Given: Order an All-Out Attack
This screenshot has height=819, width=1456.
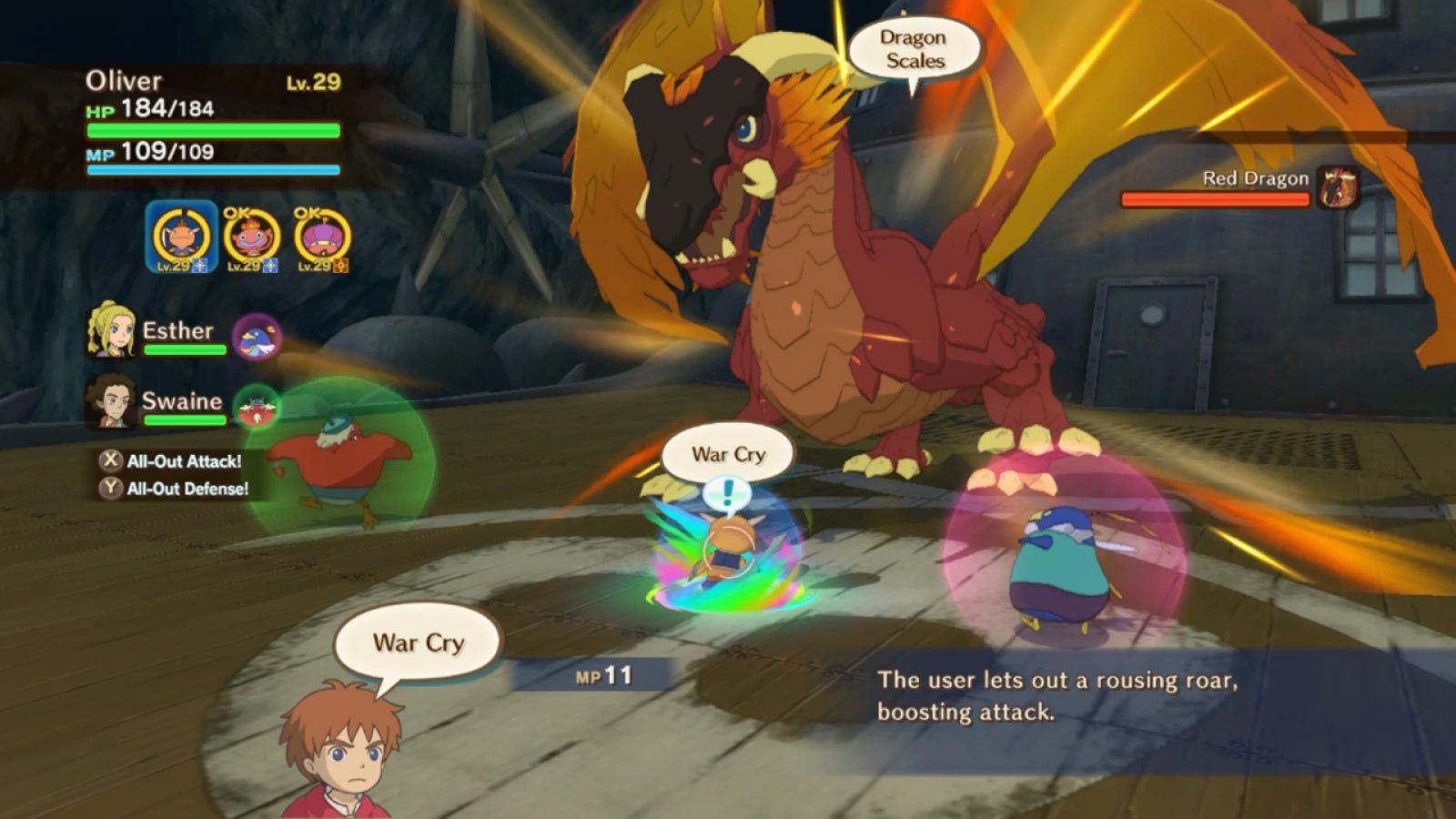Looking at the screenshot, I should click(x=173, y=461).
